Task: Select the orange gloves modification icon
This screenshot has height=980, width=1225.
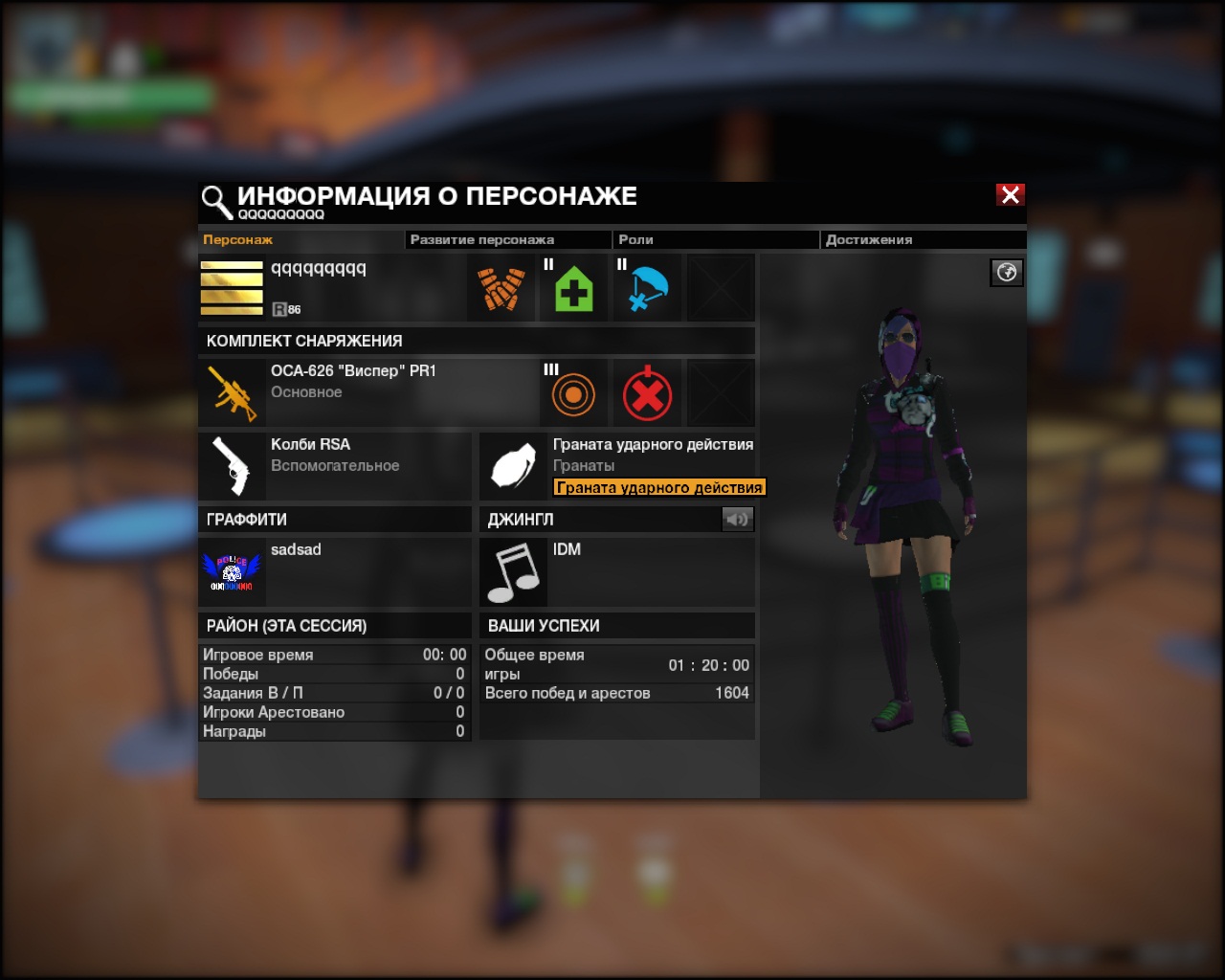Action: tap(501, 288)
